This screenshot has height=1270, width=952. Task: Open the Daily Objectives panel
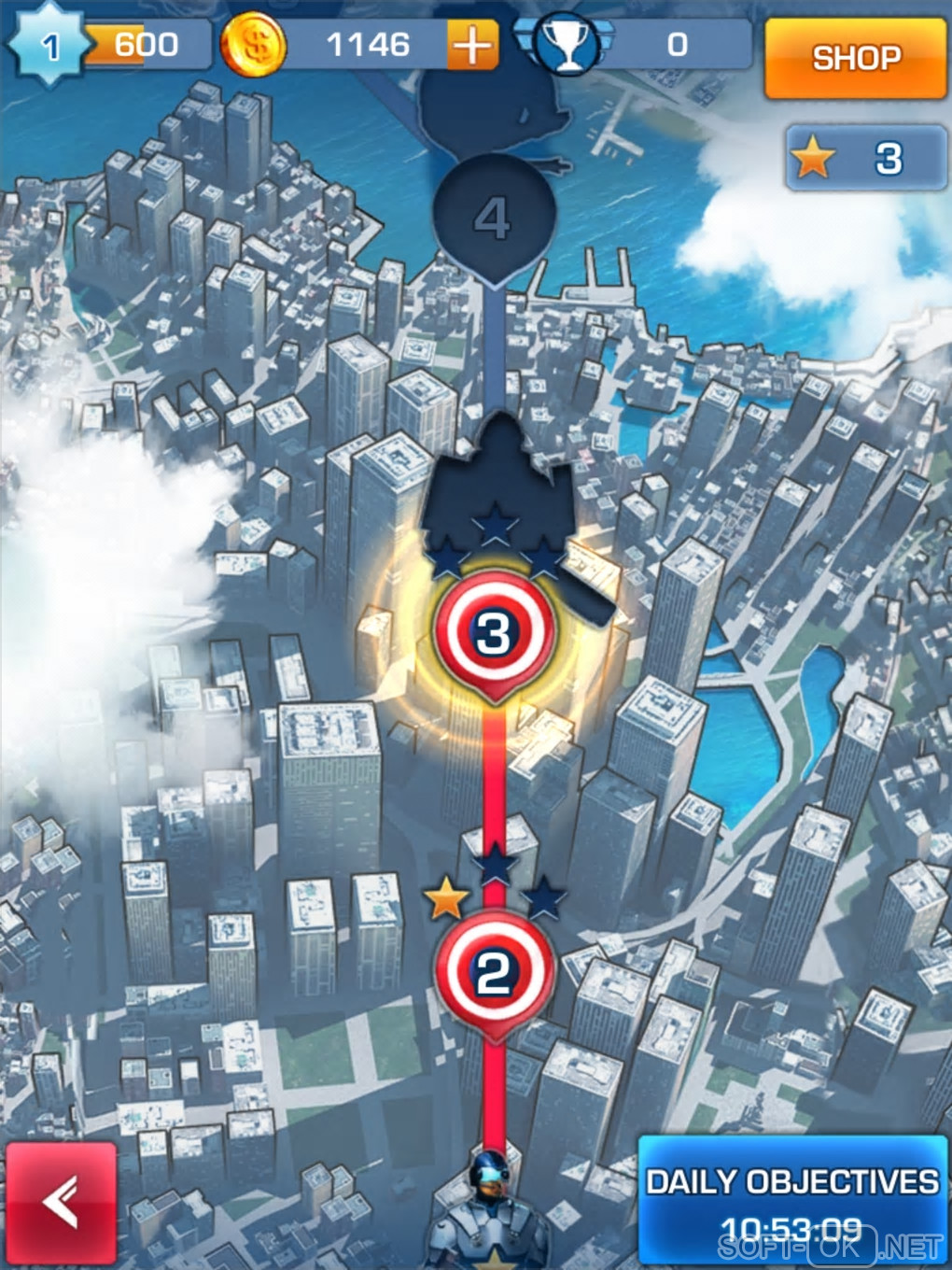[791, 1199]
